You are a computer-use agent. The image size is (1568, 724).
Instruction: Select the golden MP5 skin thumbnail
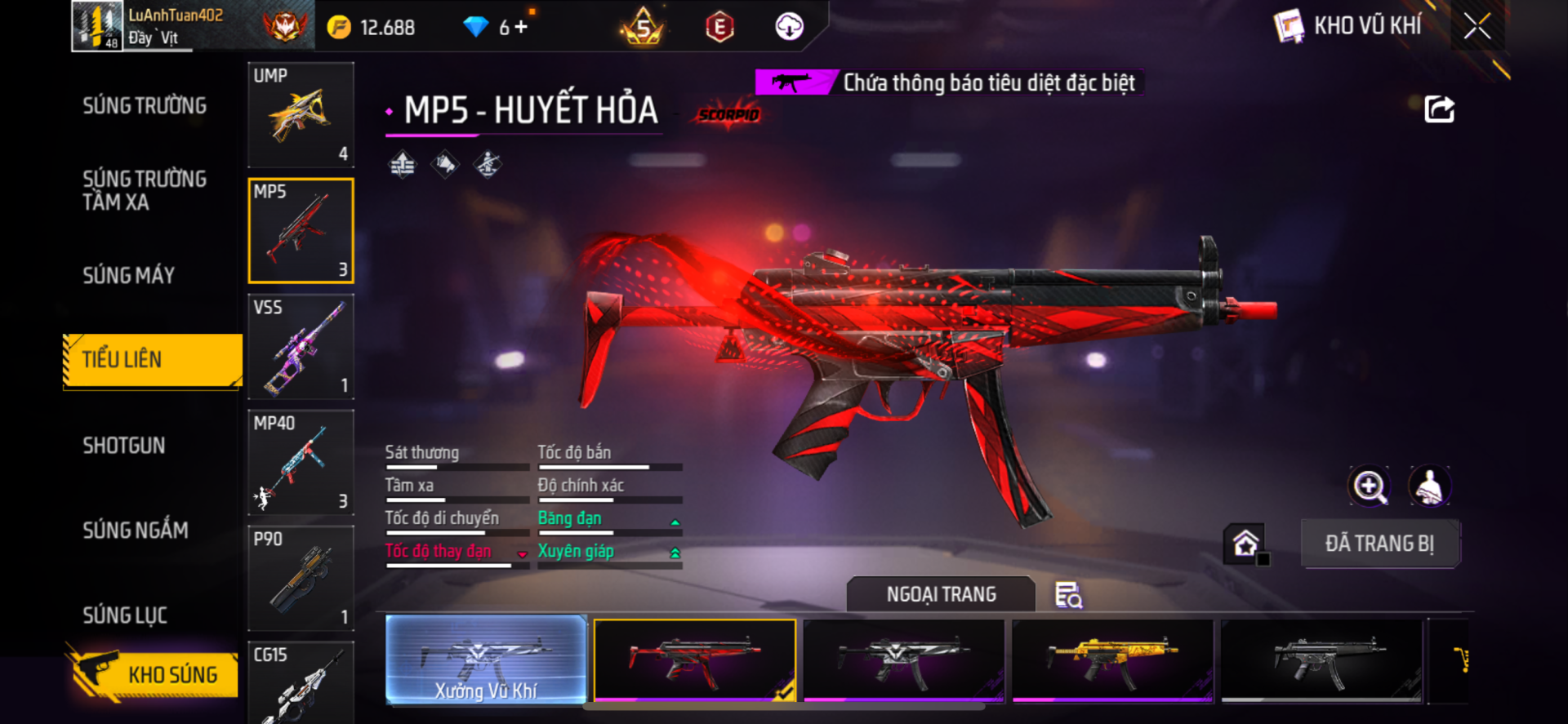click(x=1112, y=660)
